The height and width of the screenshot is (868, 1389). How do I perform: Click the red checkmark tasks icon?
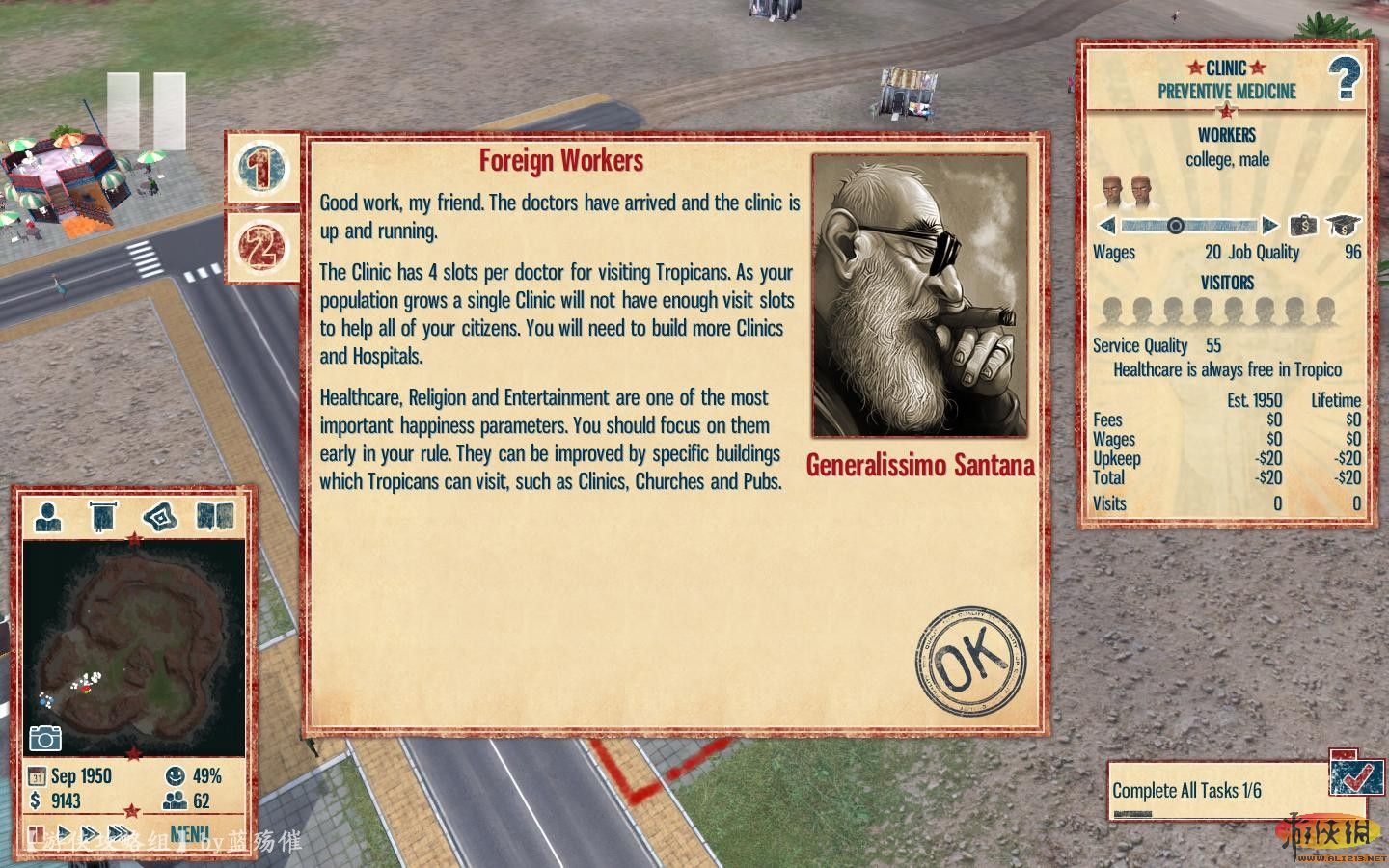click(1349, 773)
